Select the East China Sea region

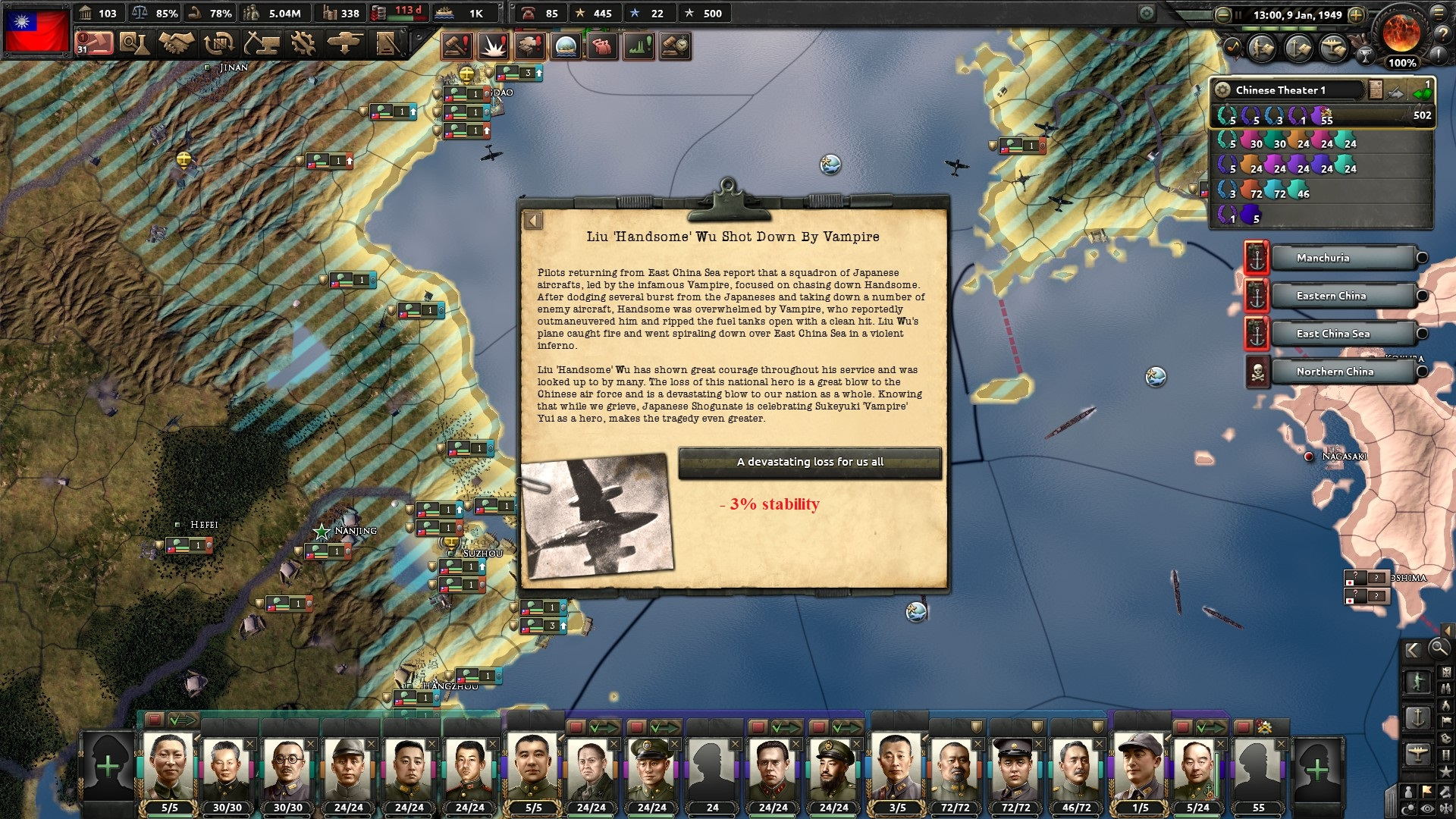point(1342,334)
